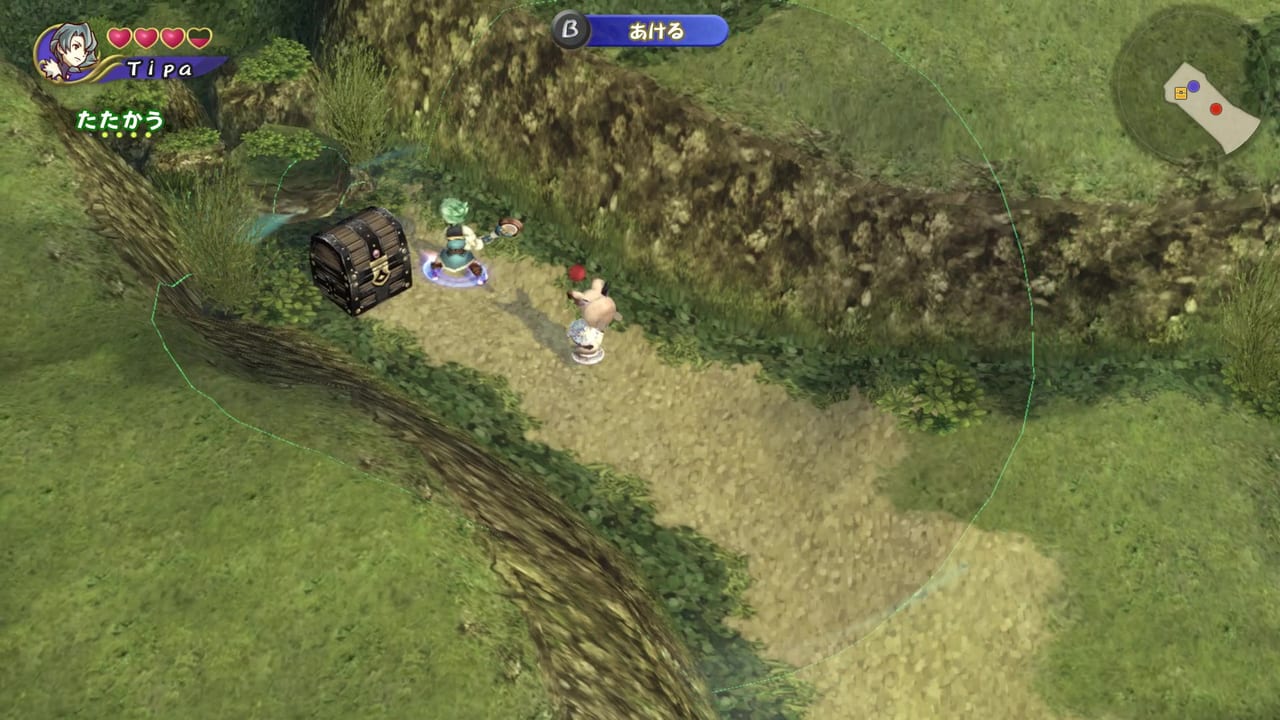Select the たたかう attack command
Image resolution: width=1280 pixels, height=720 pixels.
119,121
